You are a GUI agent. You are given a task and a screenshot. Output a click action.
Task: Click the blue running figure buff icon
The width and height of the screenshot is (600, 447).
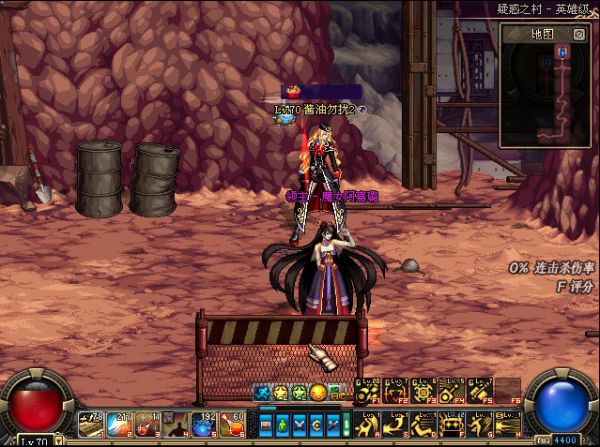point(262,392)
